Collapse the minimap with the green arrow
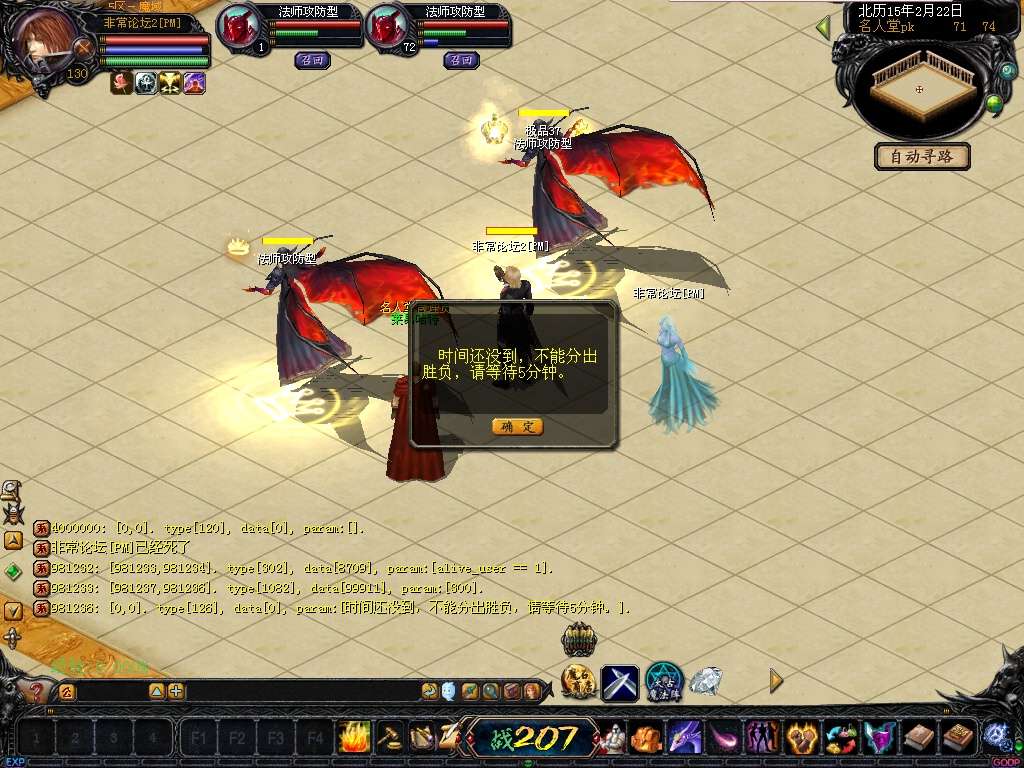Viewport: 1024px width, 768px height. click(x=823, y=27)
